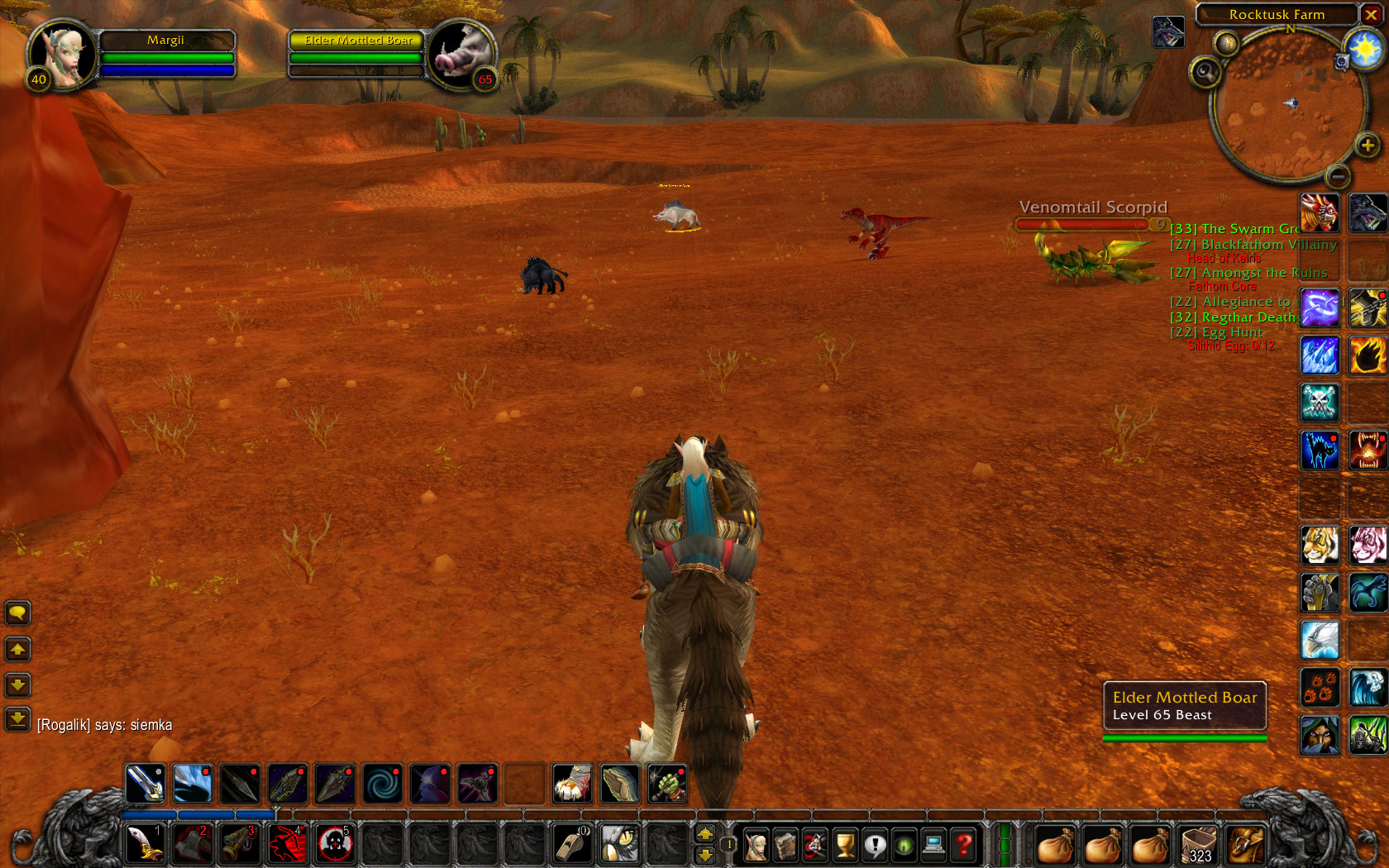Select the Hunter's Mark crosshair skull icon
1389x868 pixels.
334,843
